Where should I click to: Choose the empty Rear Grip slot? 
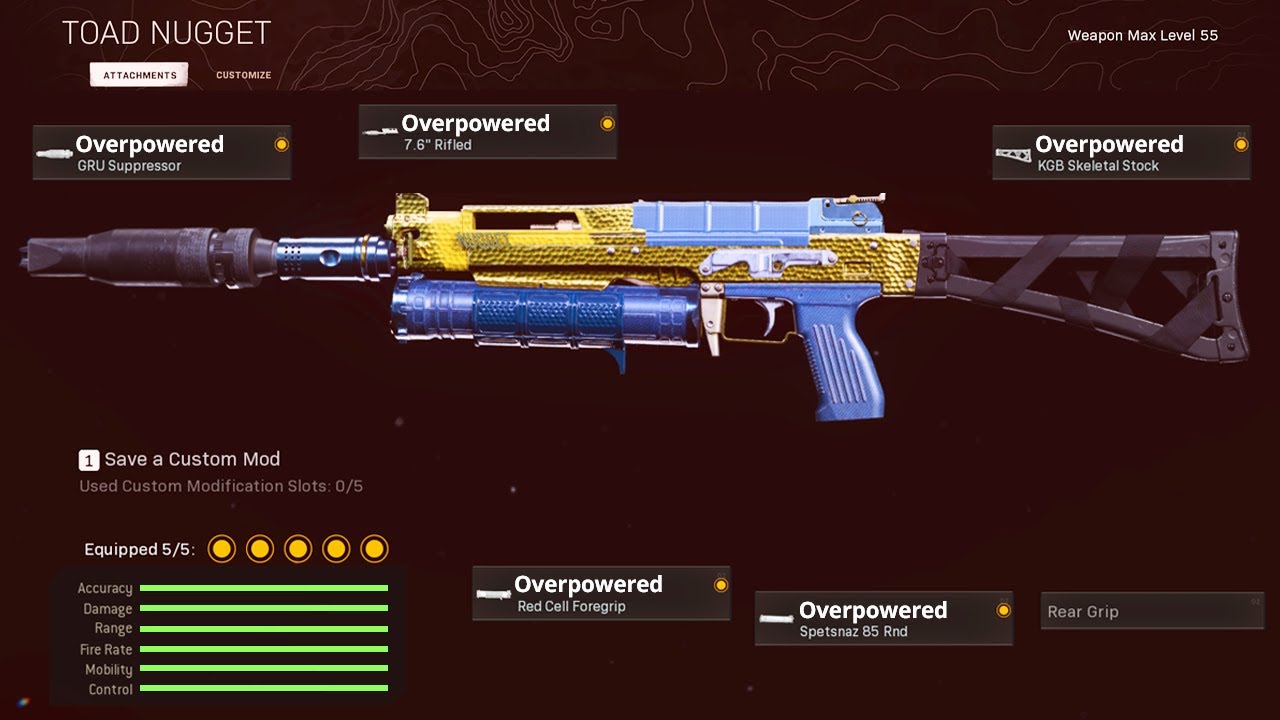(x=1152, y=611)
